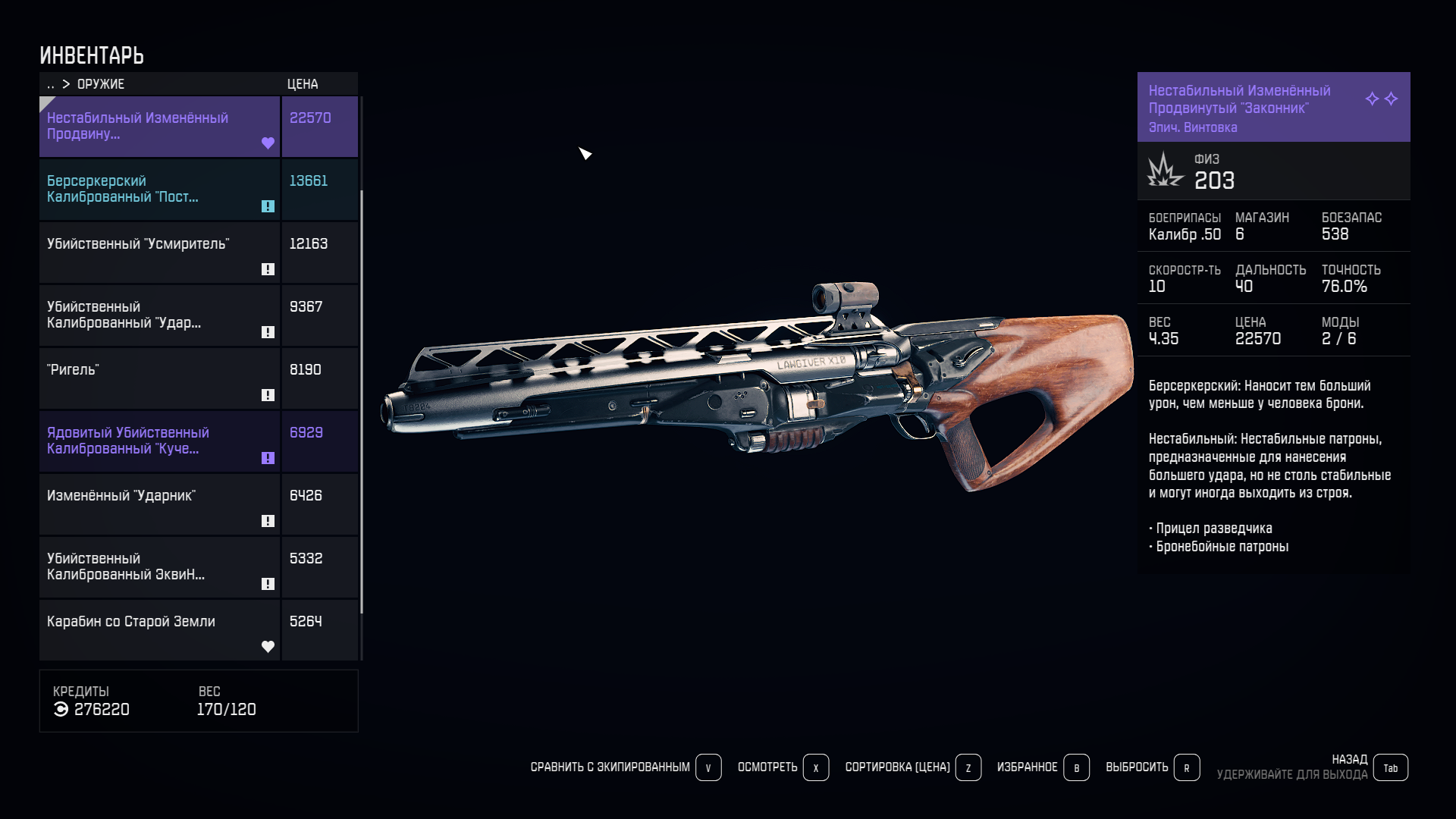
Task: Go up via the ".." breadcrumb
Action: [51, 84]
